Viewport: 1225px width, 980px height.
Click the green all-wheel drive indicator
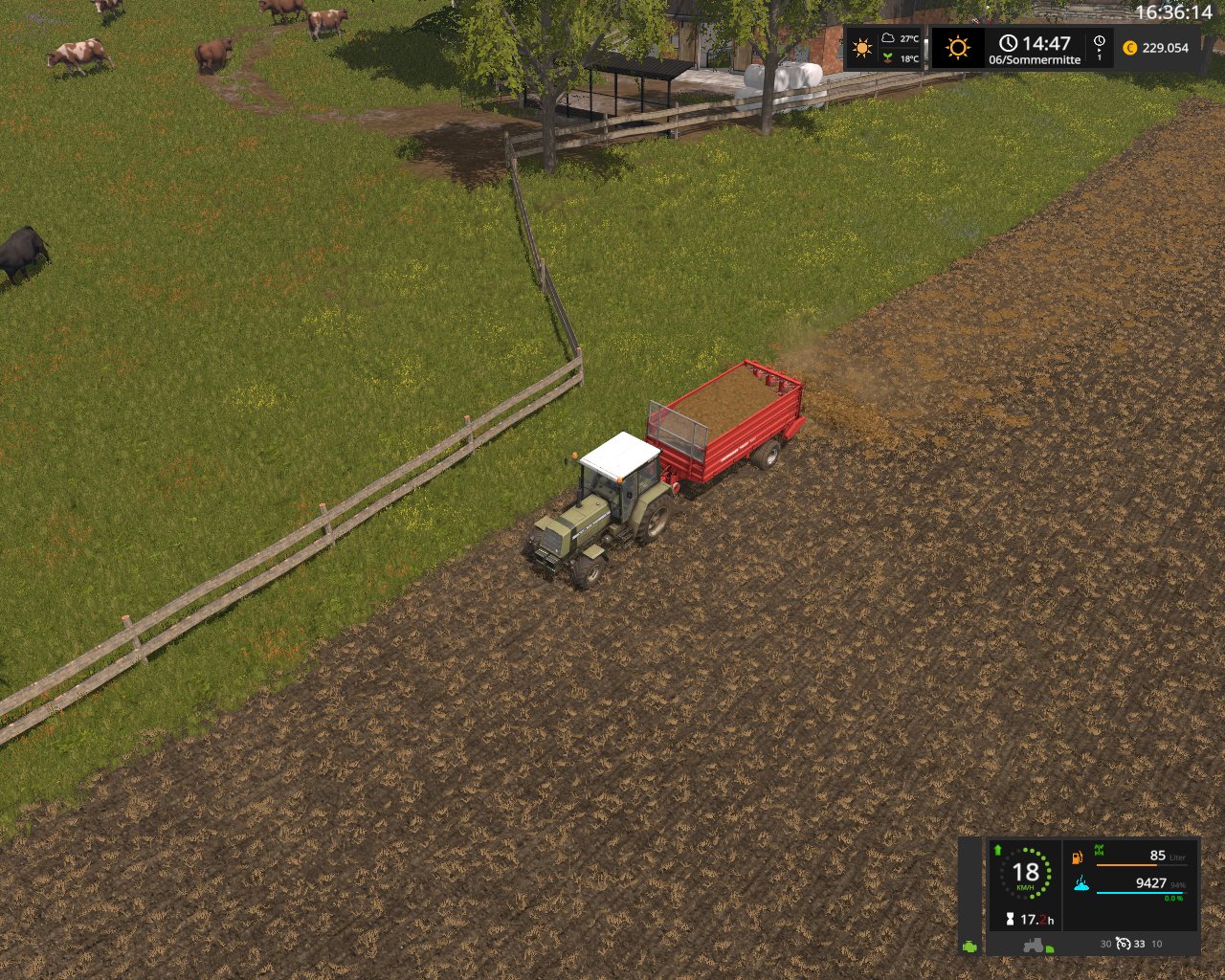[x=1099, y=850]
